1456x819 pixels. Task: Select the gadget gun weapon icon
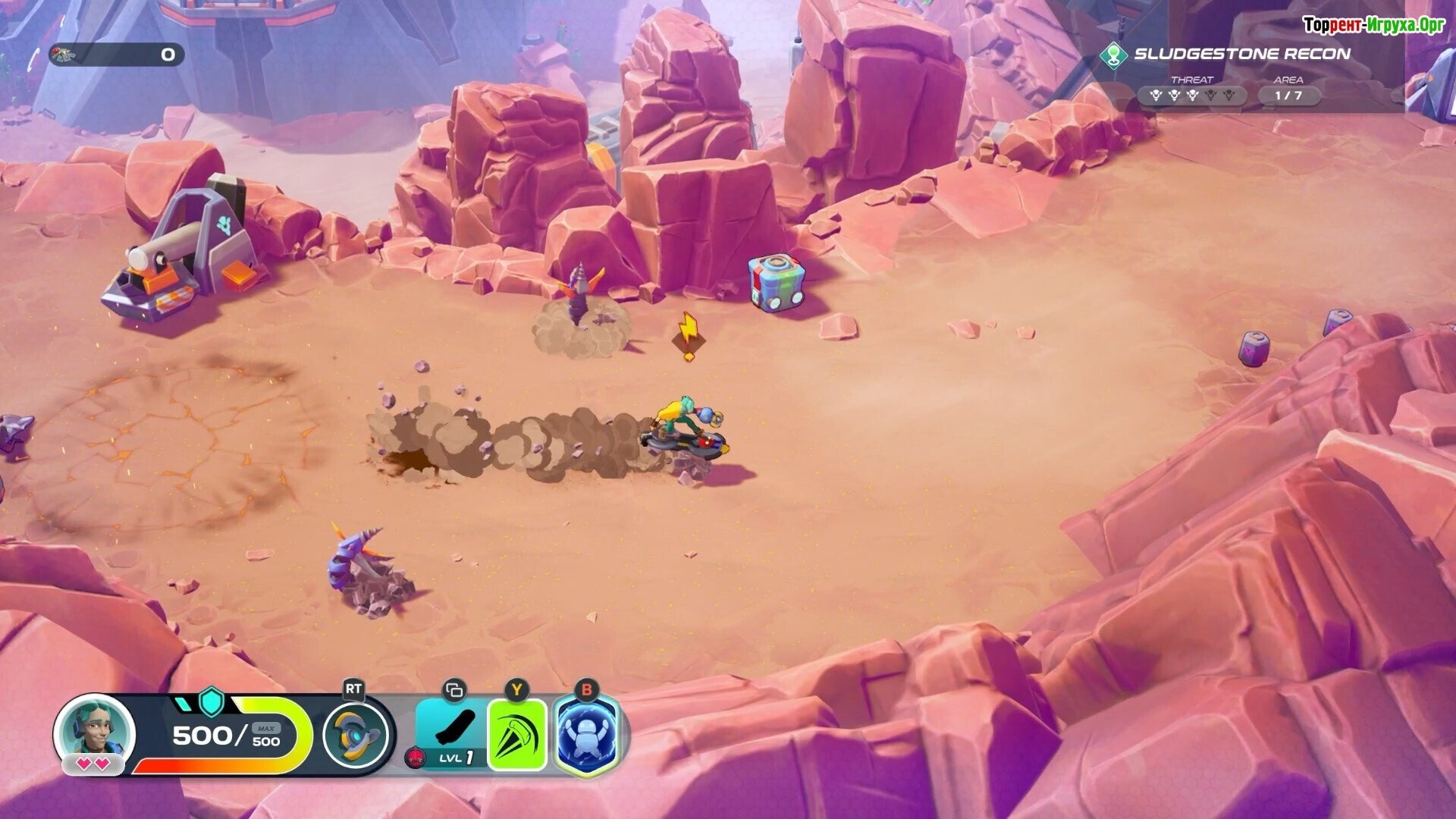tap(356, 734)
